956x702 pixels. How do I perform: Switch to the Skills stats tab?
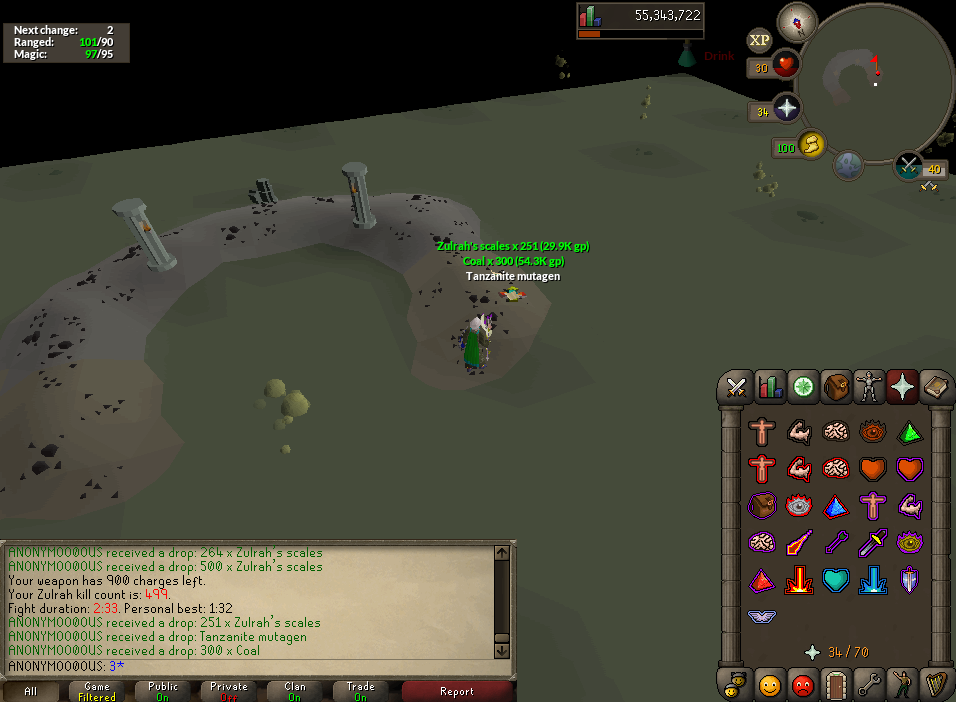(770, 386)
